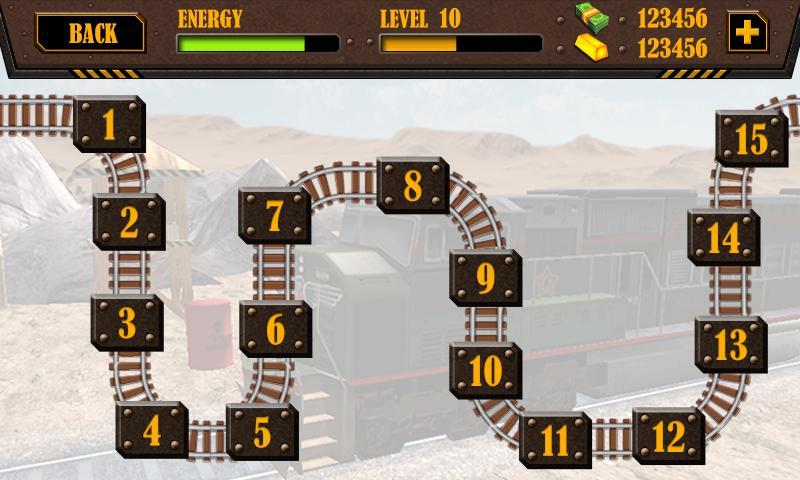Open level 6
Viewport: 800px width, 480px height.
pyautogui.click(x=275, y=328)
